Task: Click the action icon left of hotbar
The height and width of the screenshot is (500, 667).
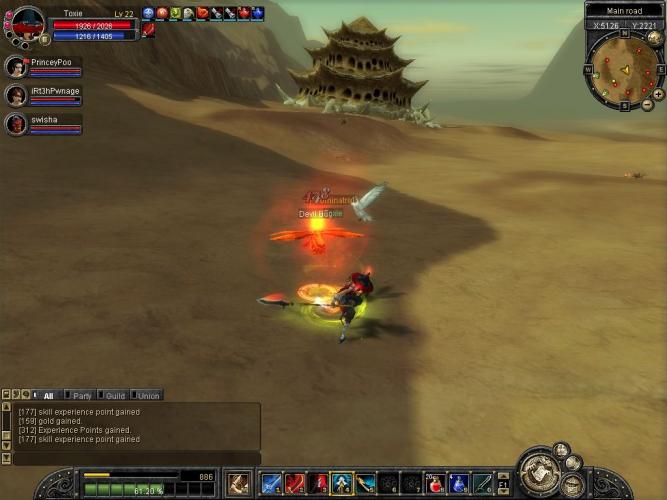Action: coord(238,484)
